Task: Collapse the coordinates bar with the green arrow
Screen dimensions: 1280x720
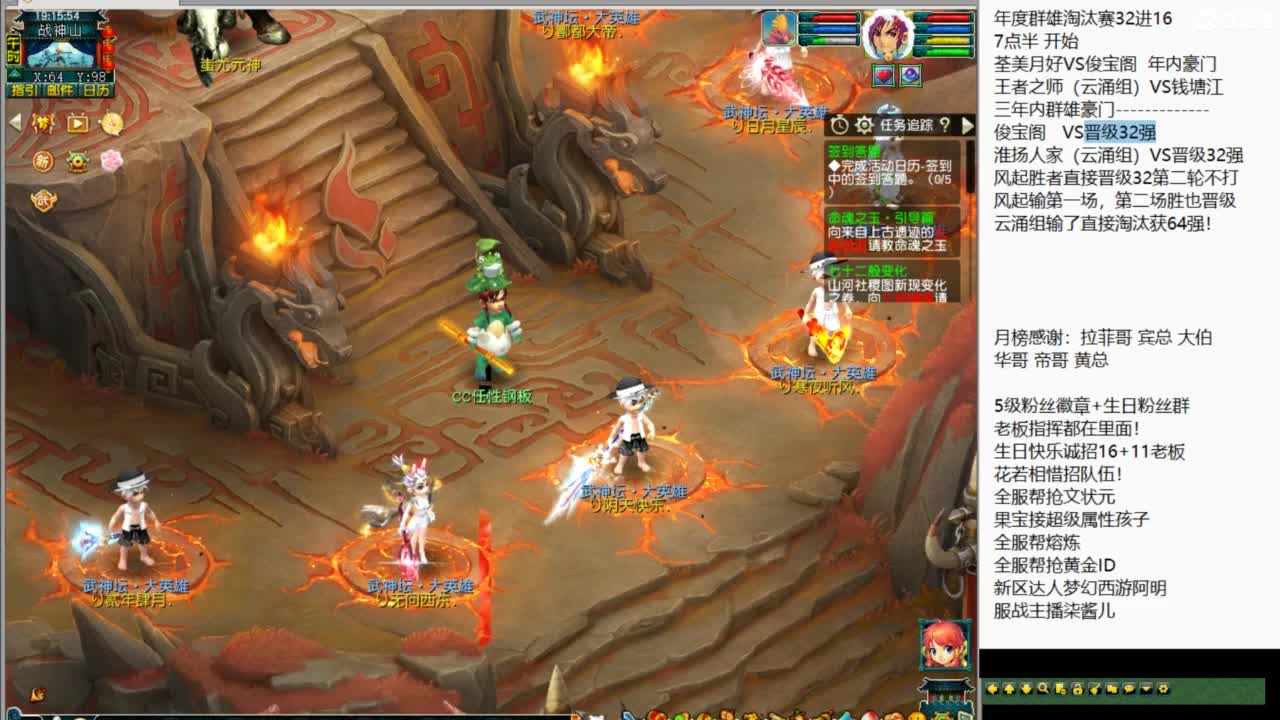Action: 14,74
